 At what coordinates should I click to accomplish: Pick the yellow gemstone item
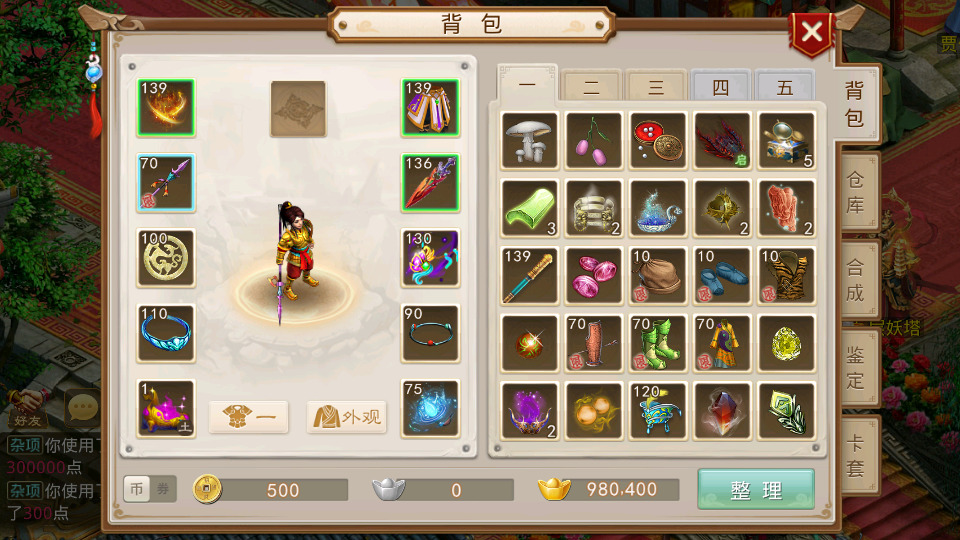(x=787, y=344)
